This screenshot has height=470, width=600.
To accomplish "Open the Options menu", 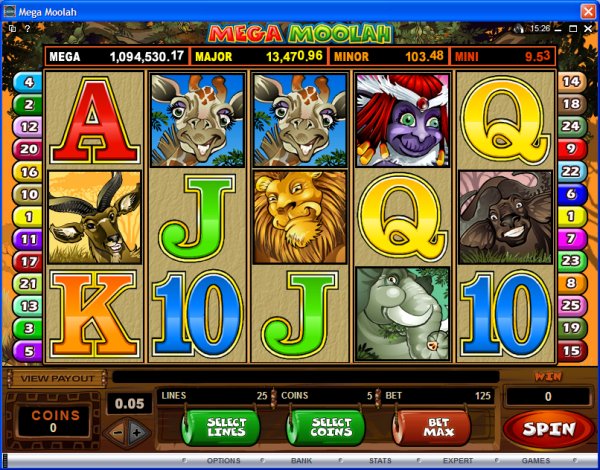I will click(222, 461).
